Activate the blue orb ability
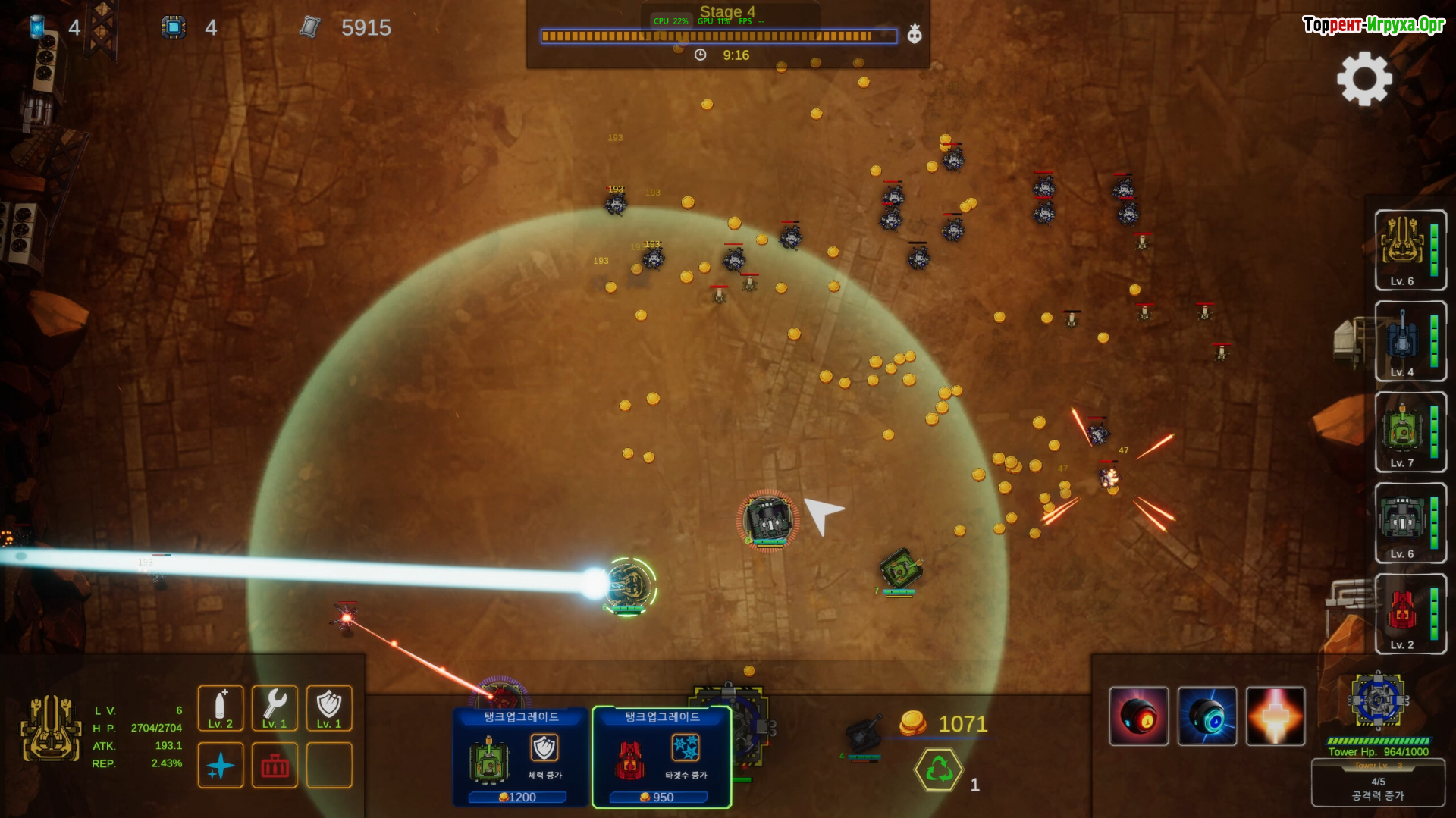The width and height of the screenshot is (1456, 818). pyautogui.click(x=1207, y=716)
